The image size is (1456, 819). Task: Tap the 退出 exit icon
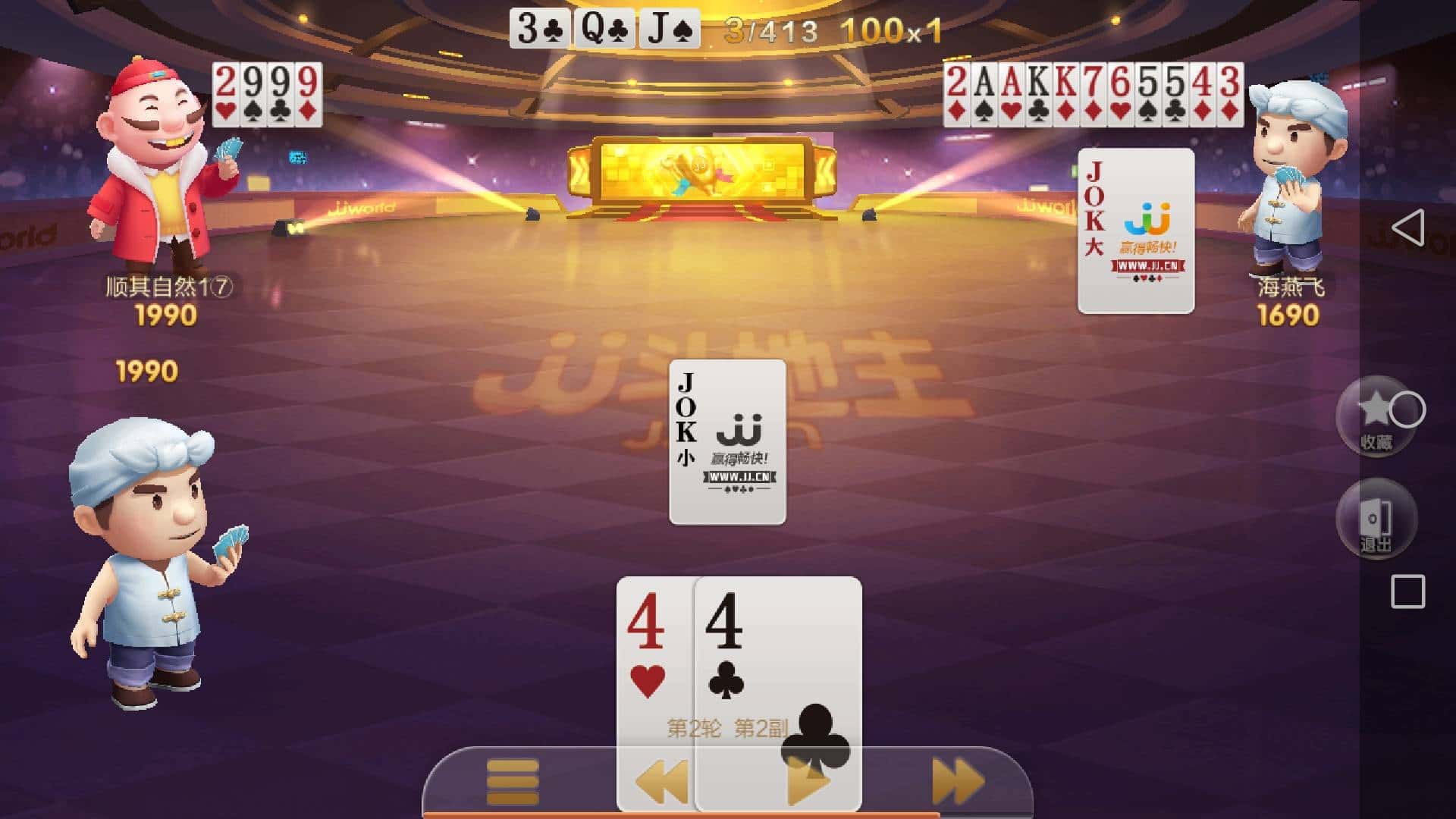click(1376, 519)
